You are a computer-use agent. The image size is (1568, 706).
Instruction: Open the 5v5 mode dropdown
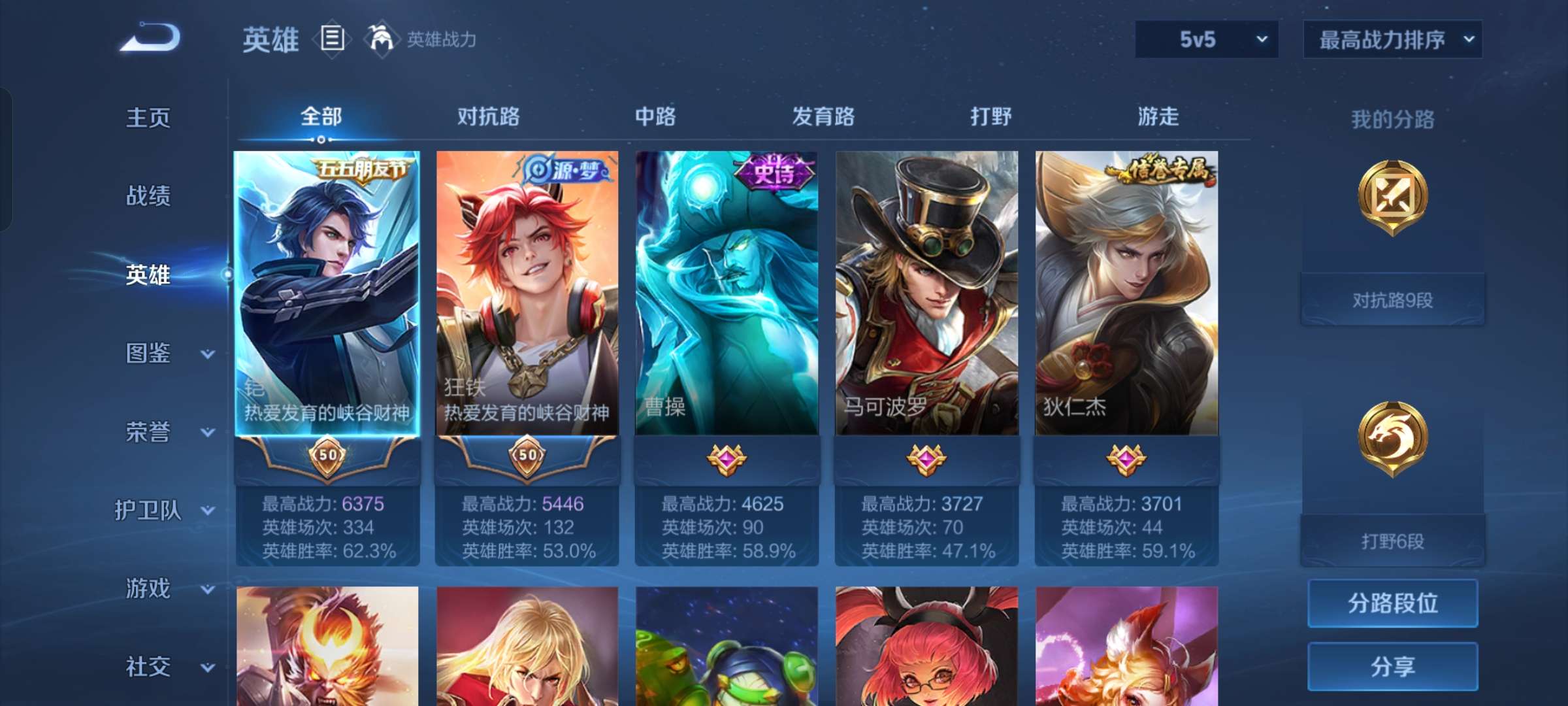pyautogui.click(x=1205, y=39)
